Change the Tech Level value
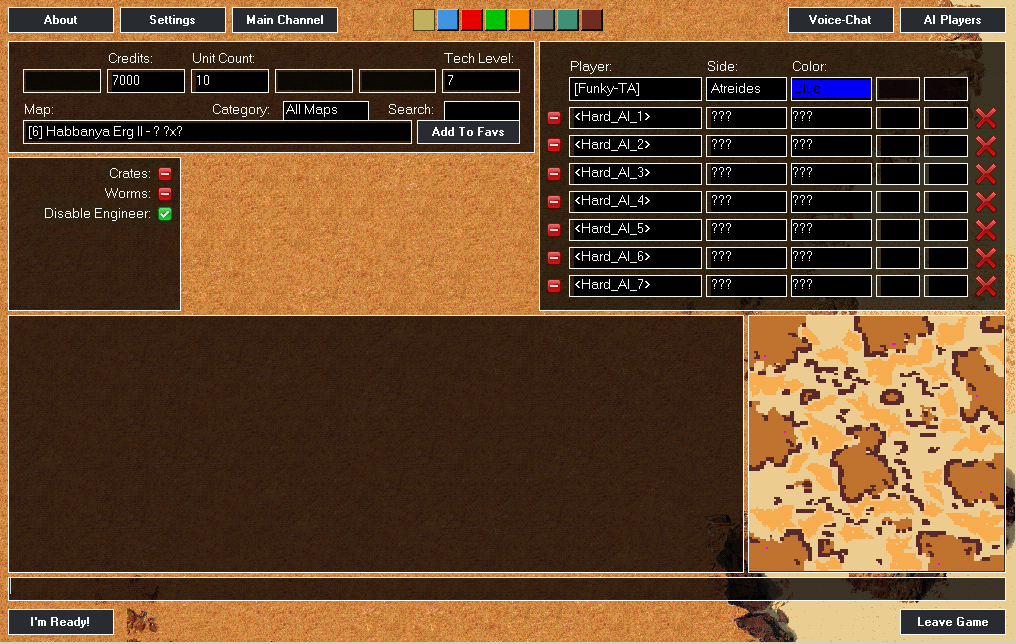The height and width of the screenshot is (644, 1016). [x=481, y=81]
